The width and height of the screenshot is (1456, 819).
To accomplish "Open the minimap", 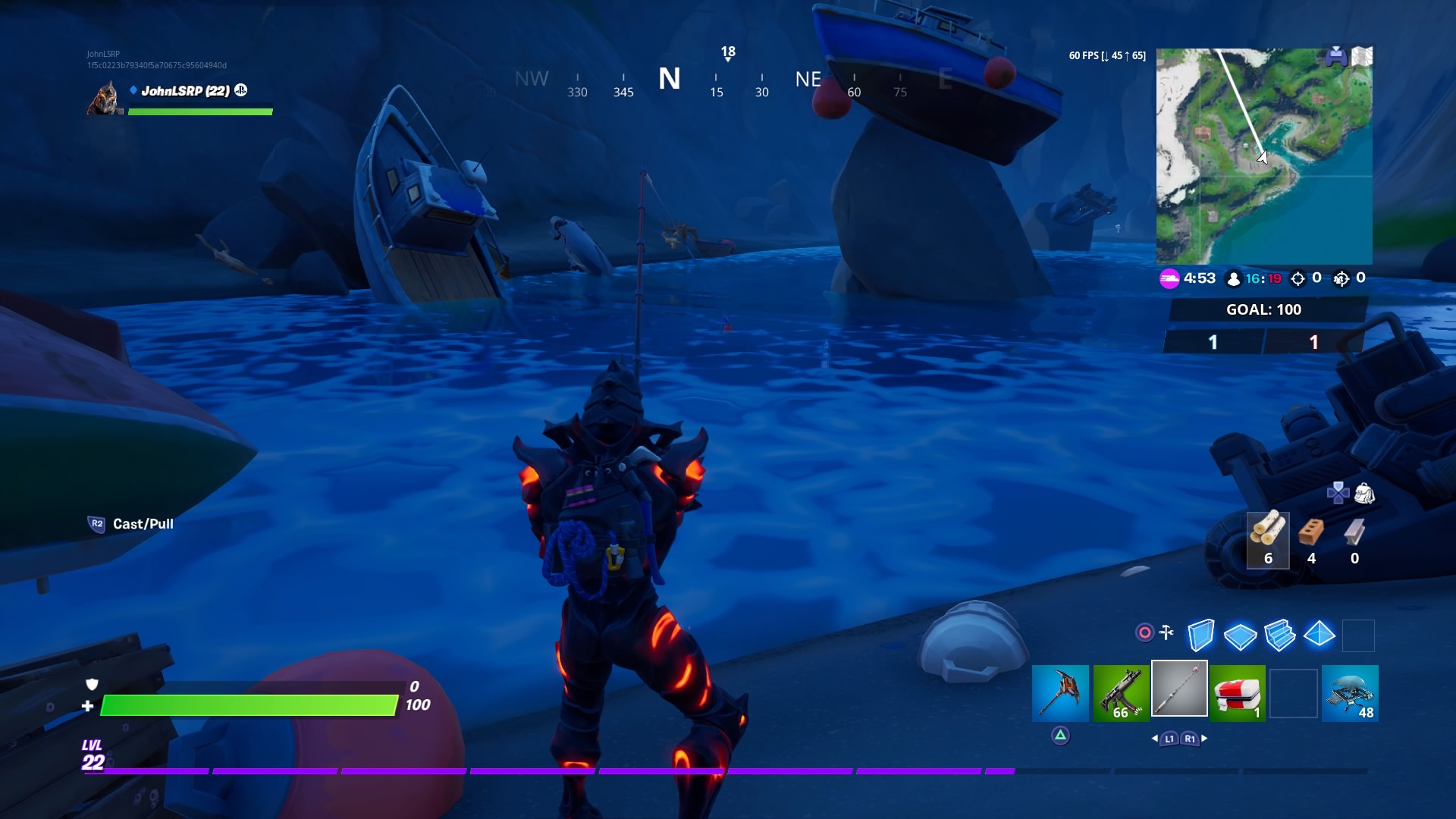I will pyautogui.click(x=1263, y=156).
